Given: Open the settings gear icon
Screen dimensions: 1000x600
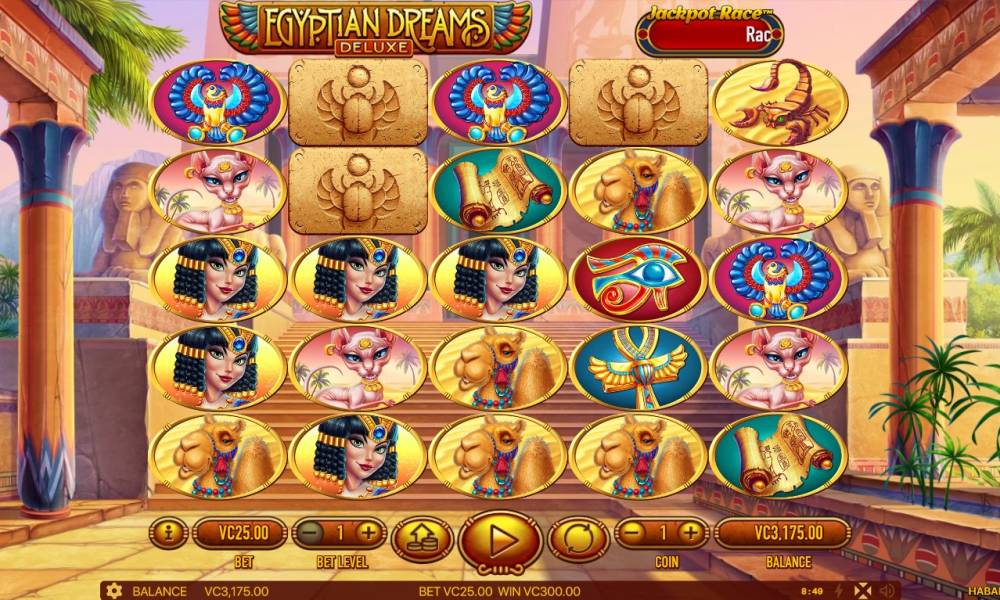Looking at the screenshot, I should click(x=114, y=591).
